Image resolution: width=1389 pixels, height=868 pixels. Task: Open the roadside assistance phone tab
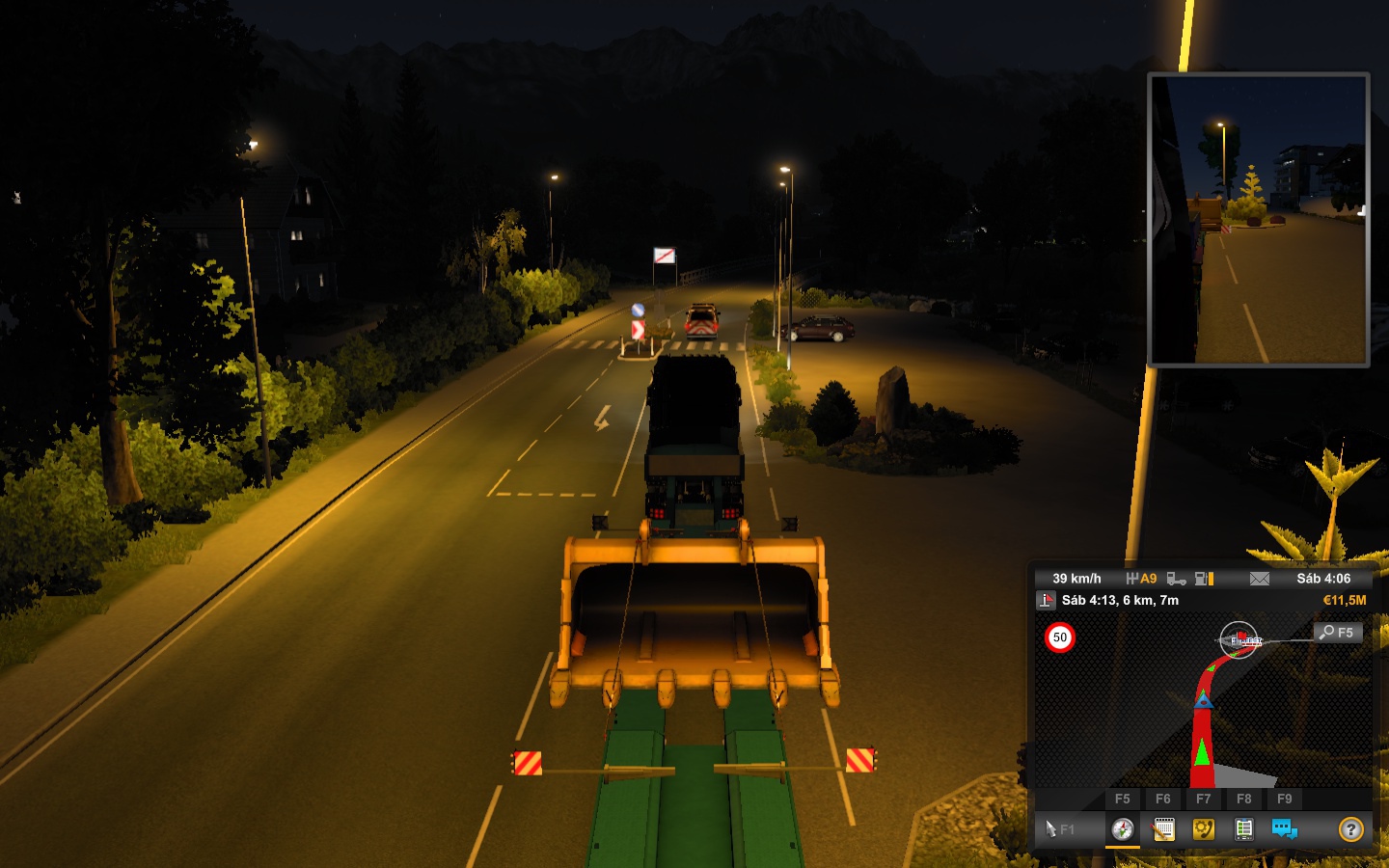[x=1204, y=829]
